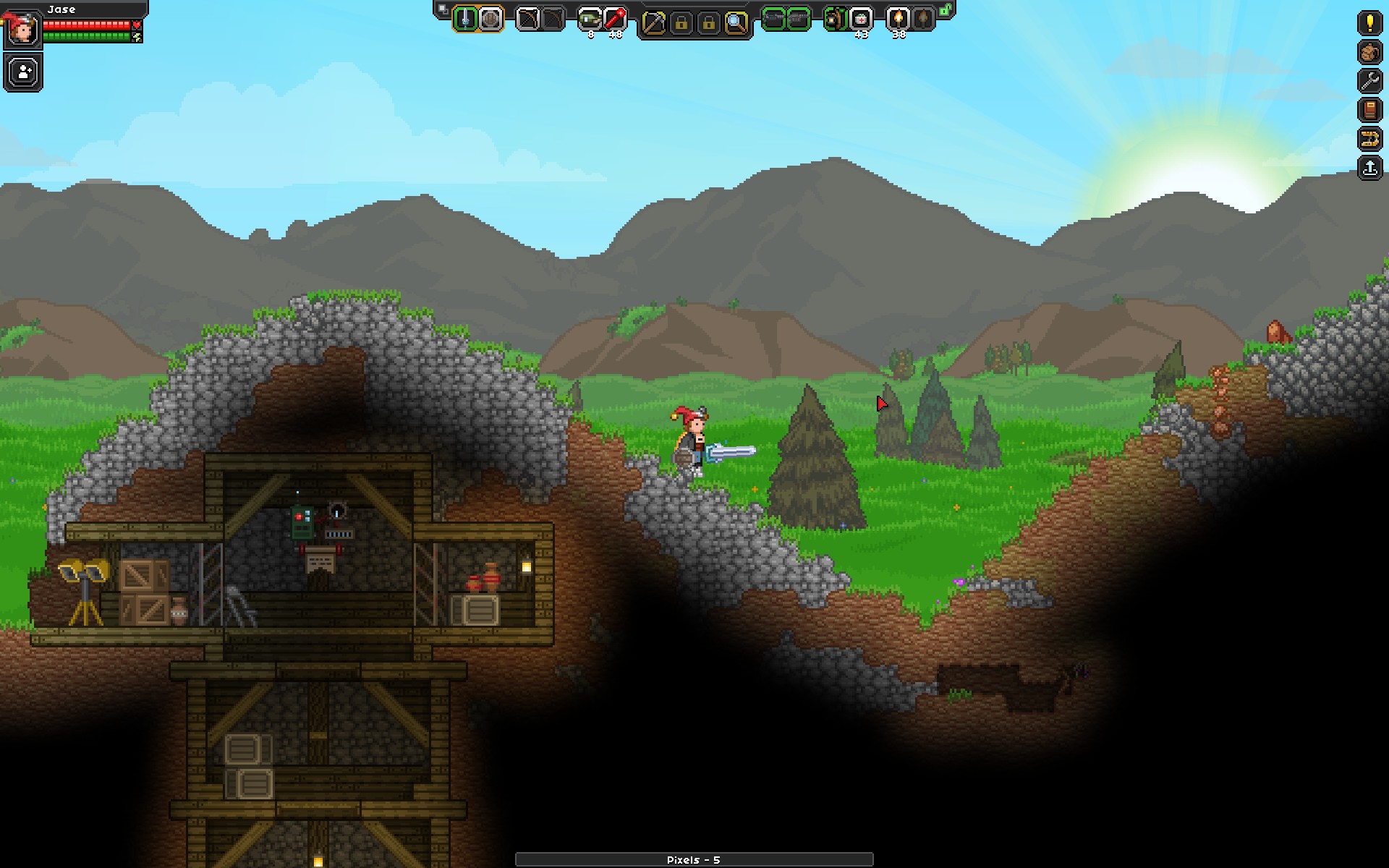Open the backpack inventory
1389x868 pixels.
[1369, 52]
